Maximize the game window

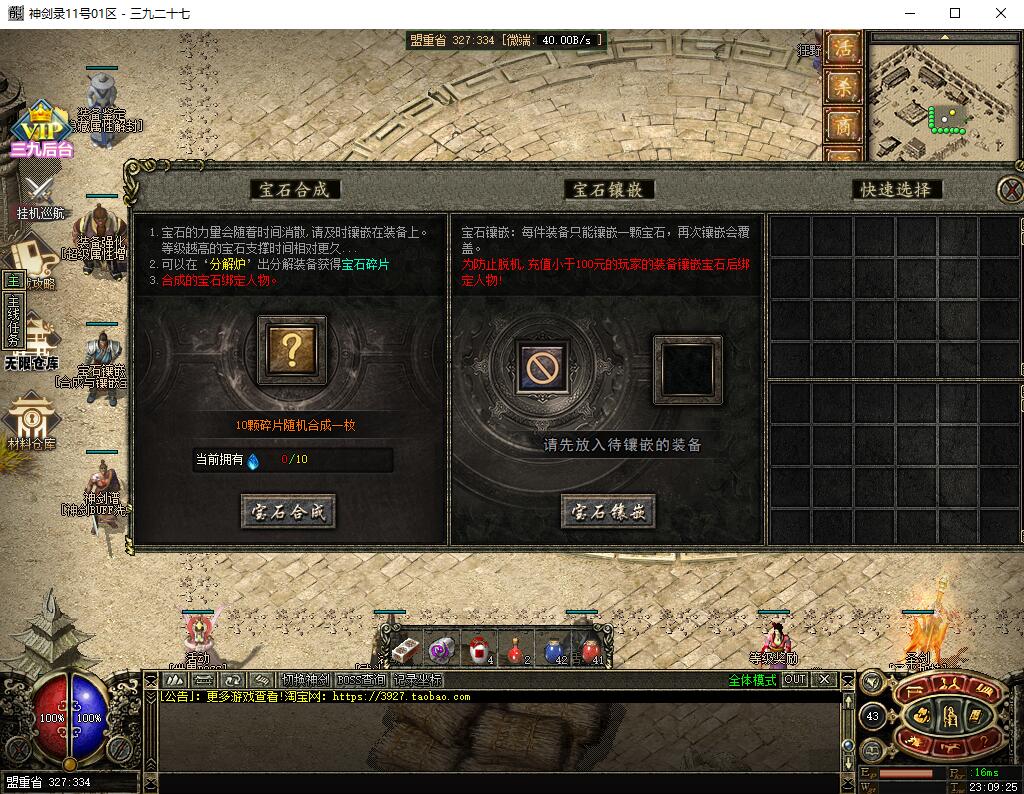coord(954,14)
